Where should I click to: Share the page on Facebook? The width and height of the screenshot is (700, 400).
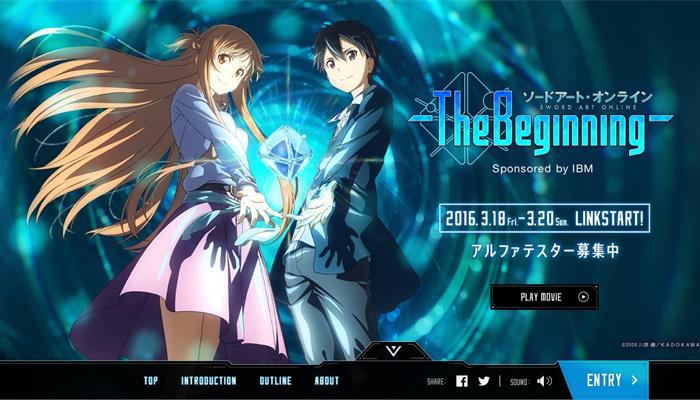point(462,381)
